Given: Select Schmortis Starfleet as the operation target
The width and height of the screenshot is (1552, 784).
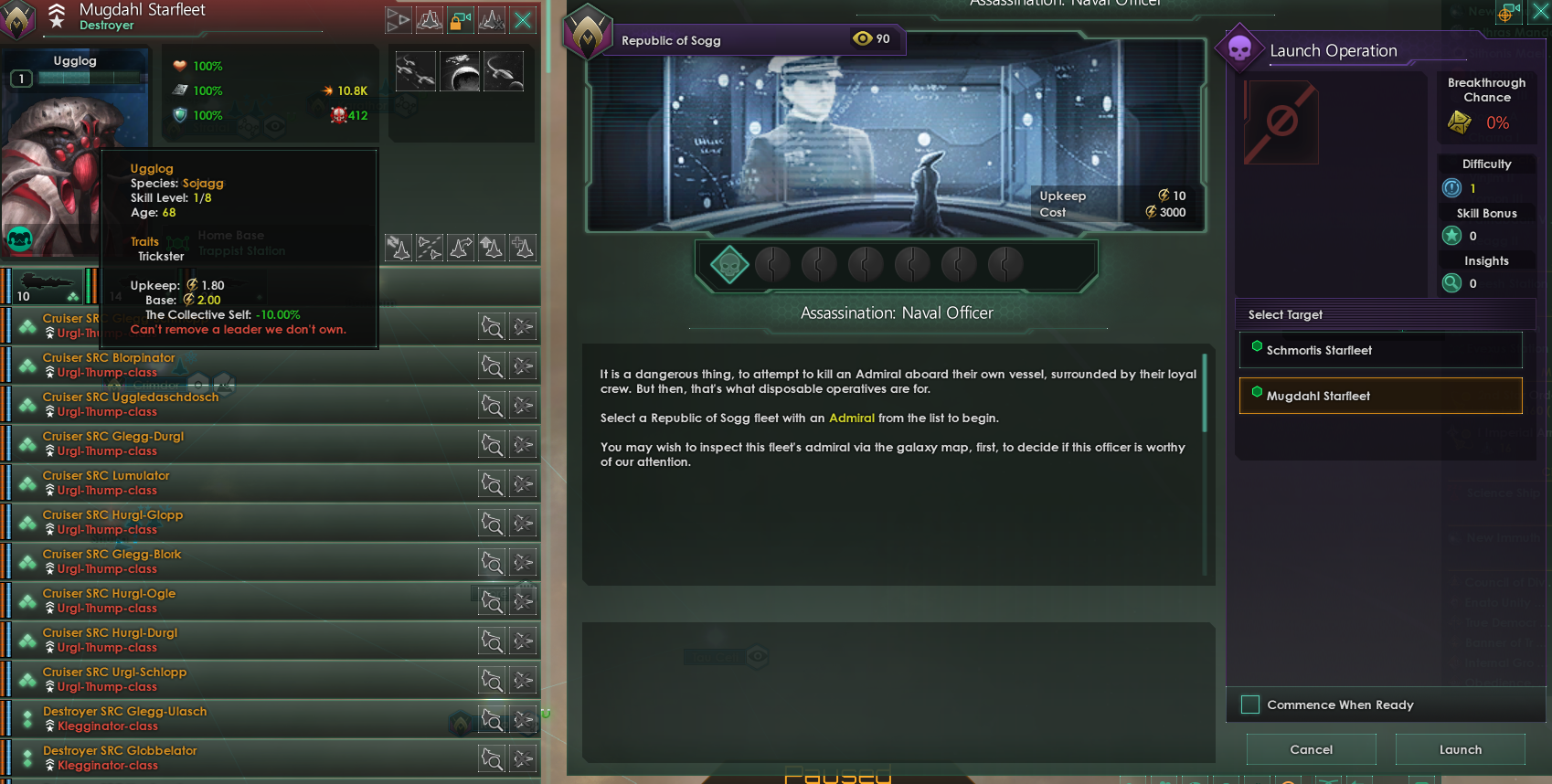Looking at the screenshot, I should 1380,350.
